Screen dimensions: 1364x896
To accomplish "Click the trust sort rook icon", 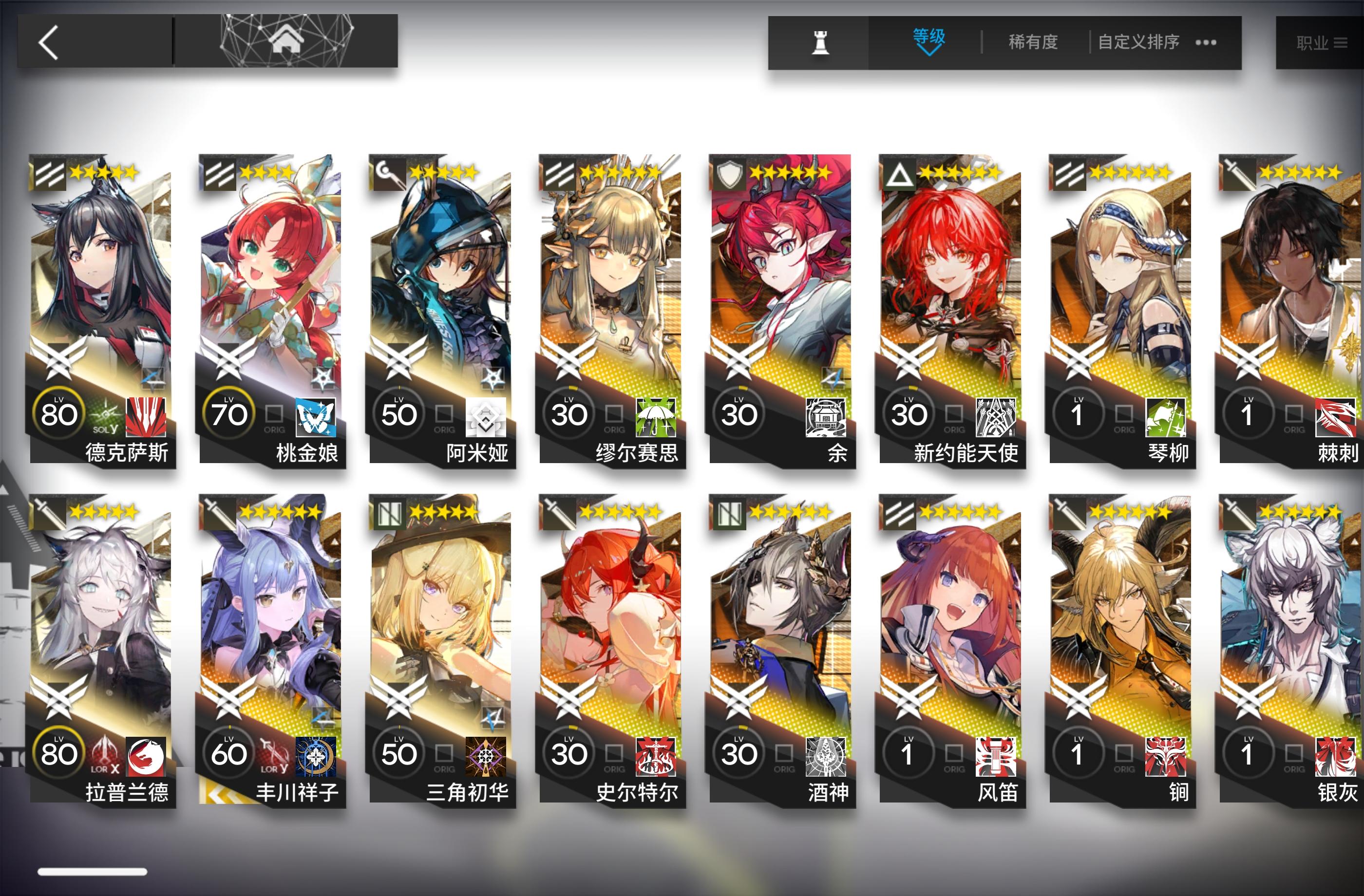I will [821, 43].
